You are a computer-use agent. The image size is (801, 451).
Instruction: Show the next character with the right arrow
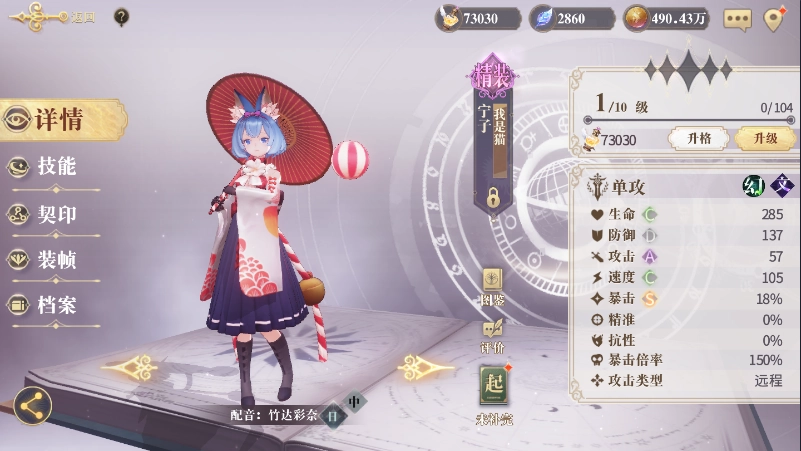click(426, 368)
